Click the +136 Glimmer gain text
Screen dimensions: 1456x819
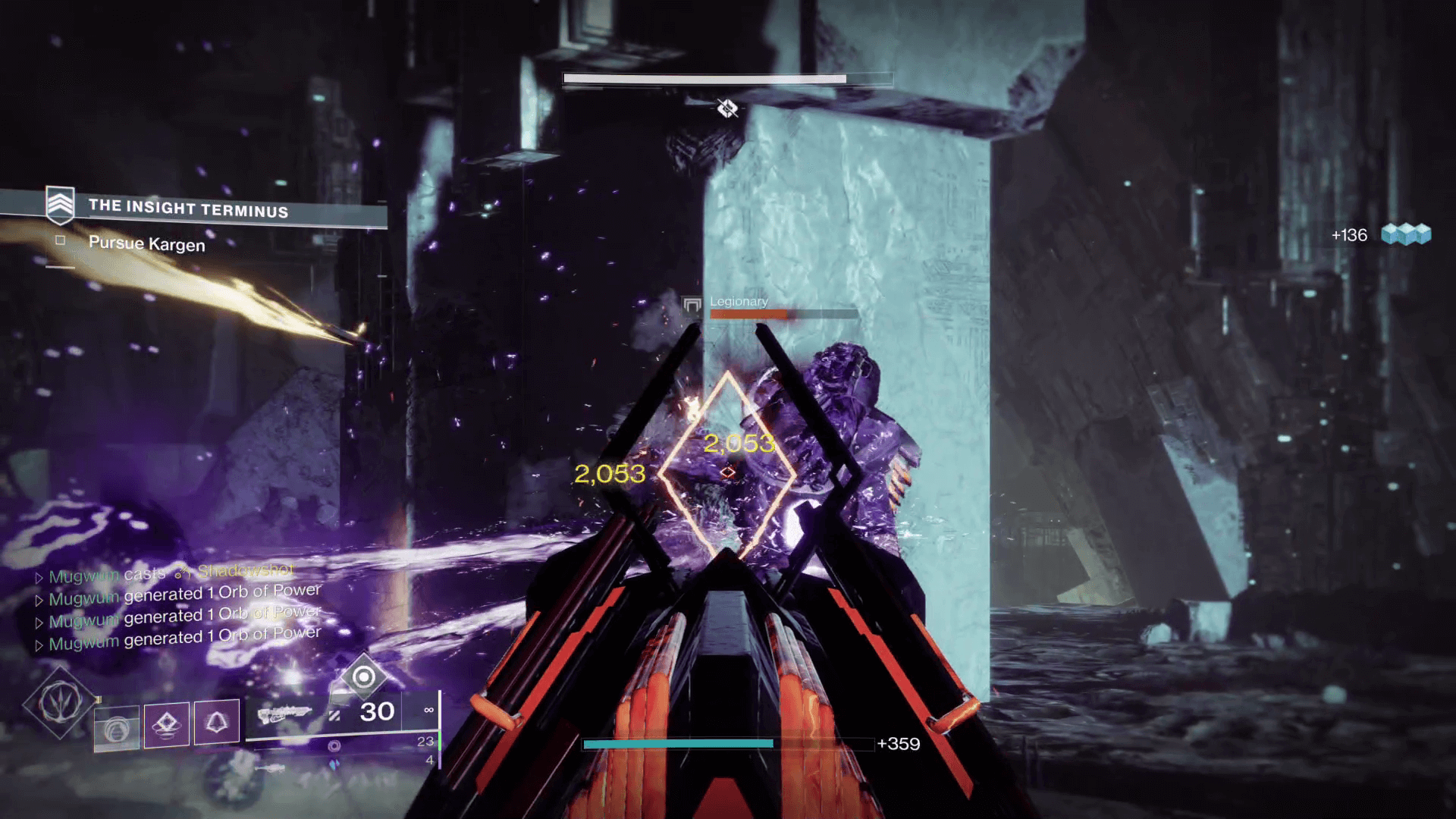pos(1348,235)
